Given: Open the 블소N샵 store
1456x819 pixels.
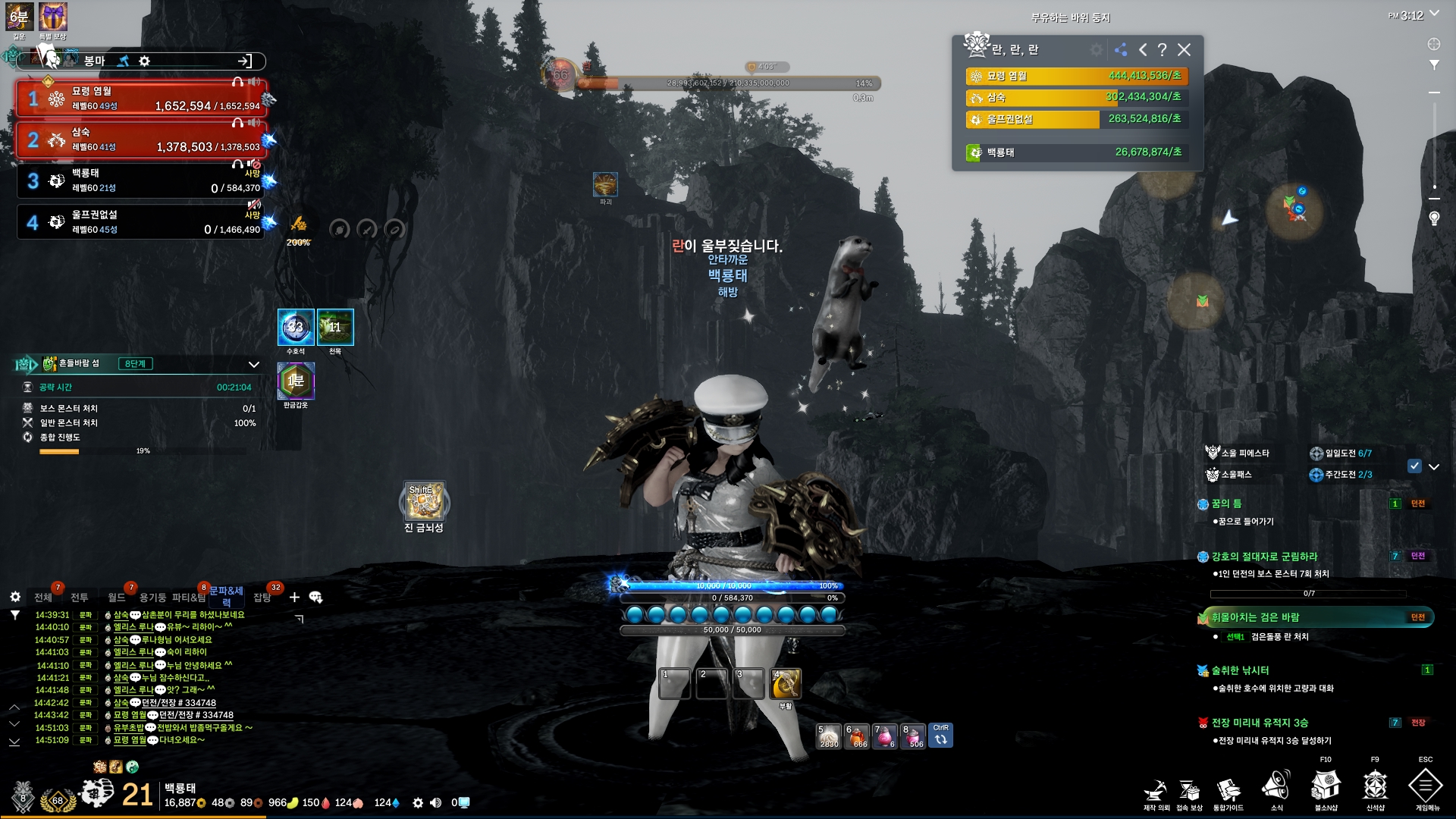Looking at the screenshot, I should pyautogui.click(x=1326, y=786).
